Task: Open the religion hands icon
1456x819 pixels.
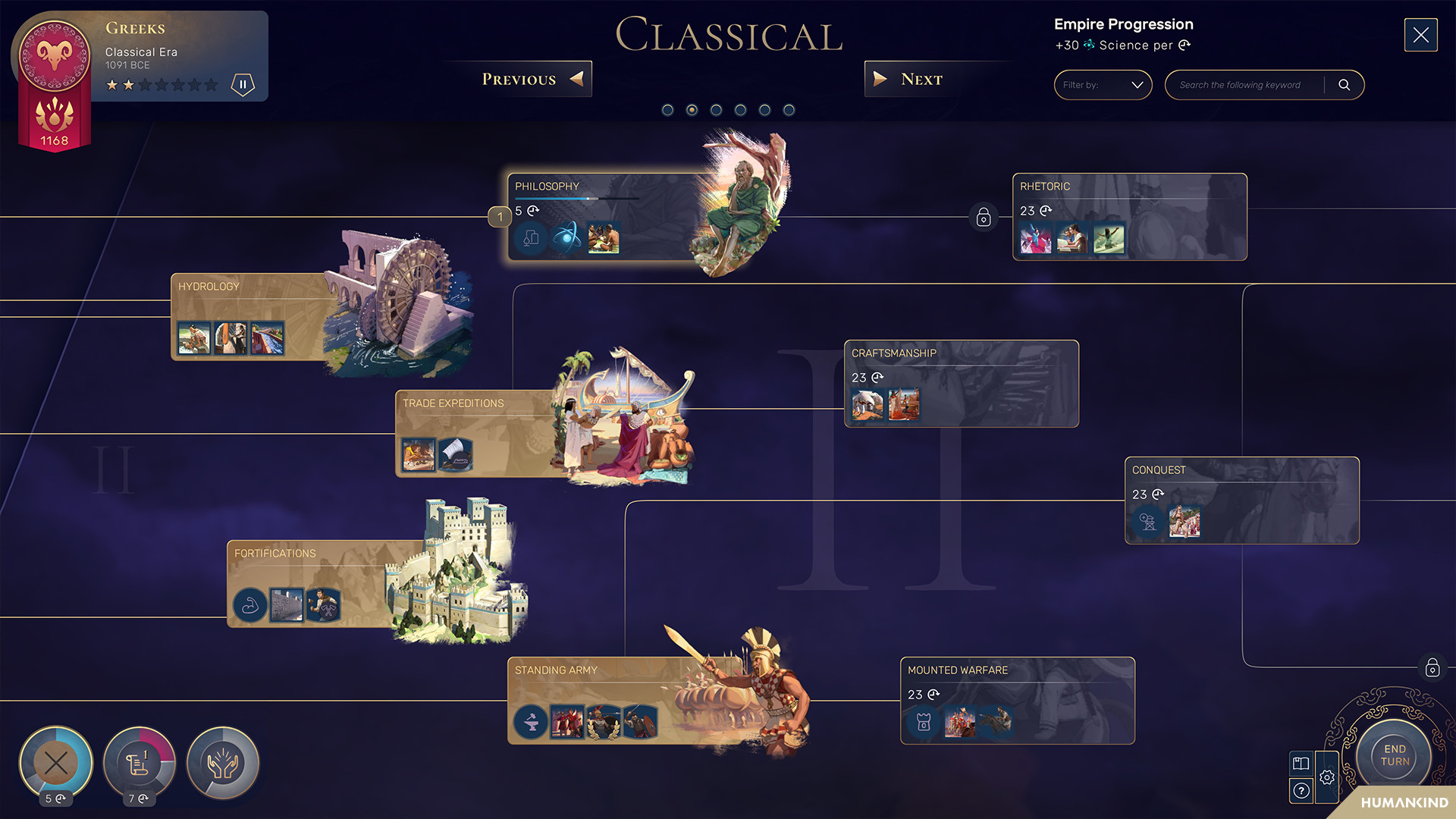Action: tap(222, 764)
